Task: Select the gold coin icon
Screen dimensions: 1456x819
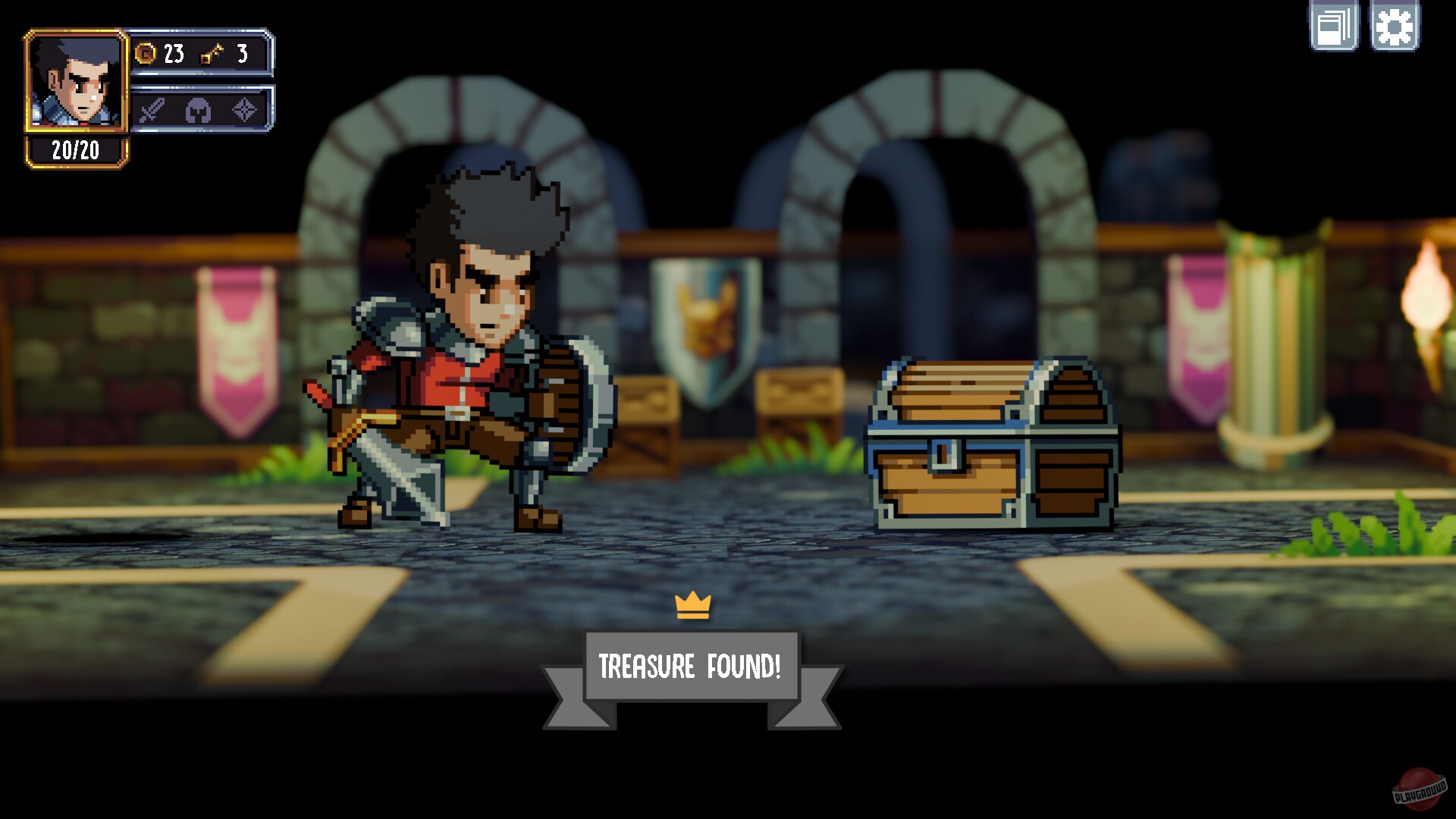Action: point(144,53)
